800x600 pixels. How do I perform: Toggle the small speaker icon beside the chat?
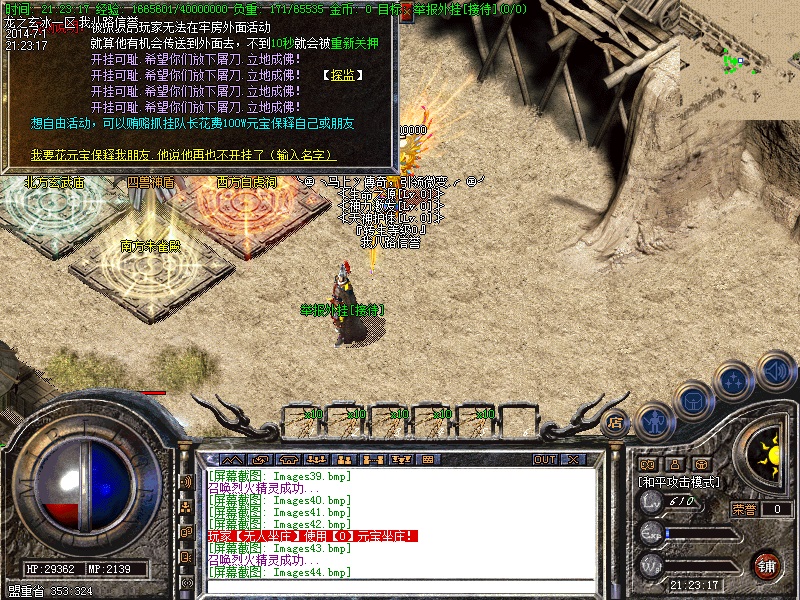coord(186,481)
